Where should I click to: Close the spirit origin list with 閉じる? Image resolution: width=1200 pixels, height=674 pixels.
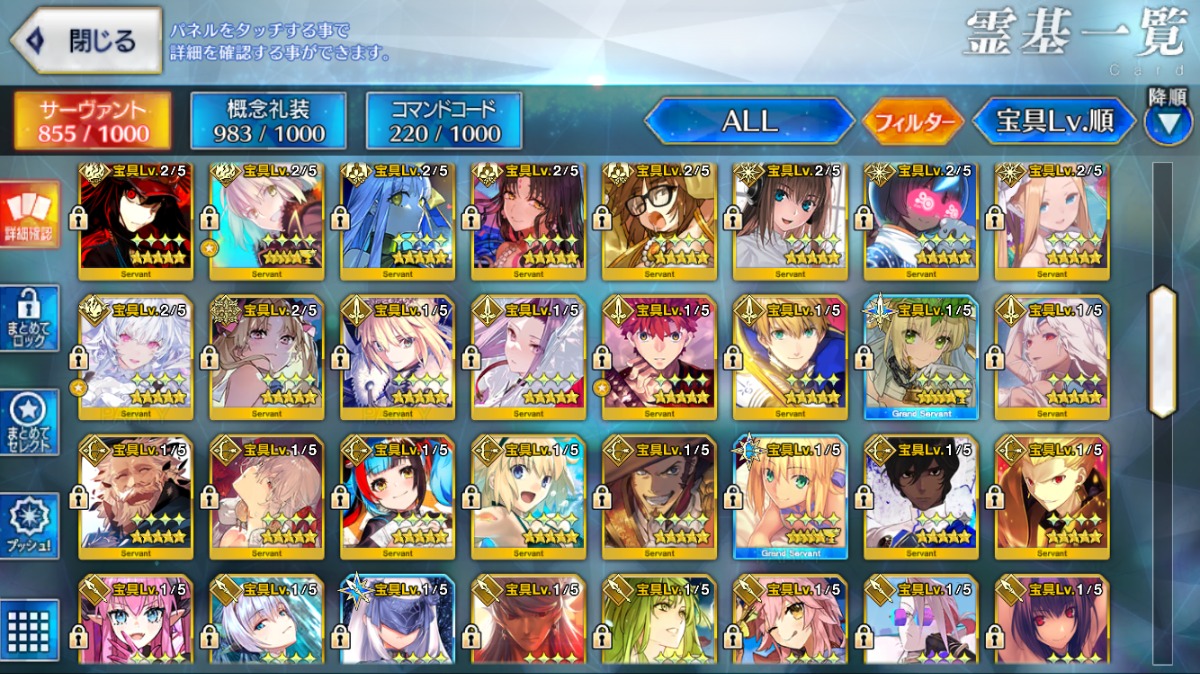tap(86, 41)
